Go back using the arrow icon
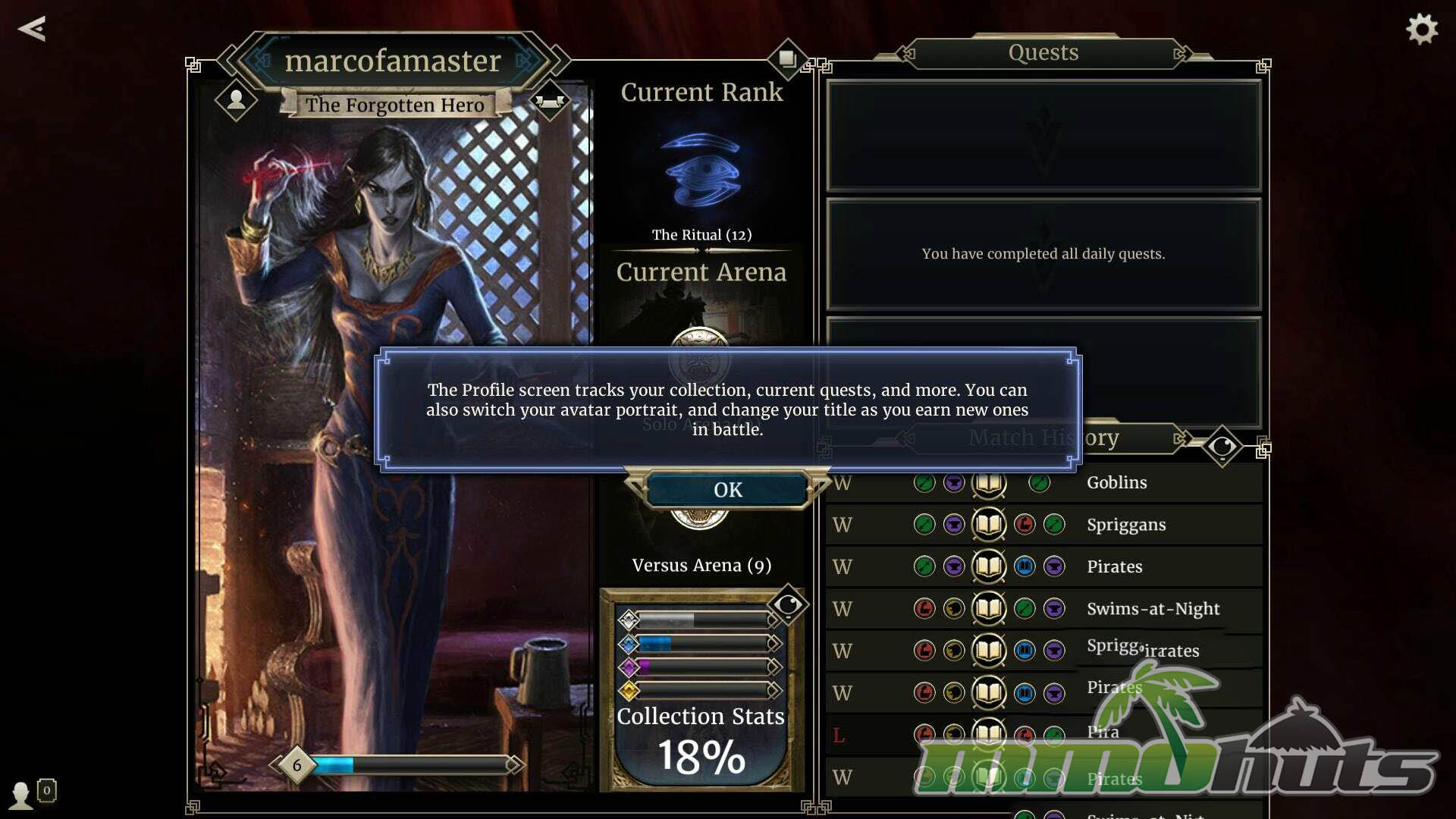 pos(32,29)
